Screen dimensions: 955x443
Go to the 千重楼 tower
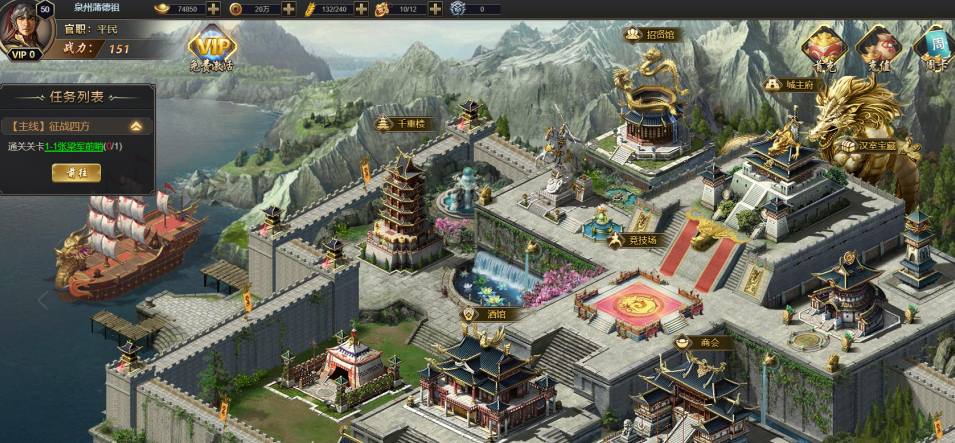(x=403, y=124)
